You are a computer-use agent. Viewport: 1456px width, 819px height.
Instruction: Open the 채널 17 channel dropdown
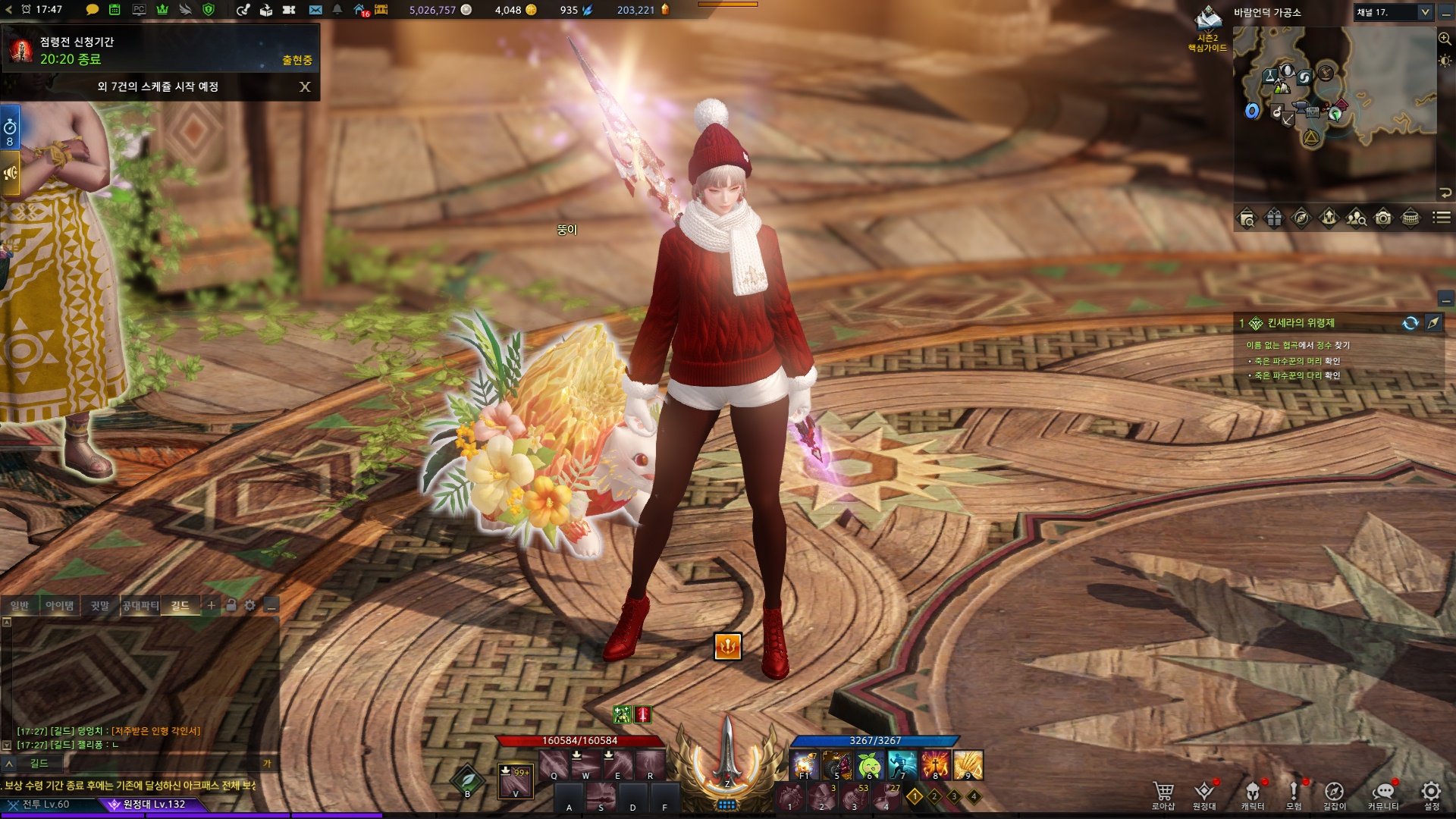coord(1393,12)
